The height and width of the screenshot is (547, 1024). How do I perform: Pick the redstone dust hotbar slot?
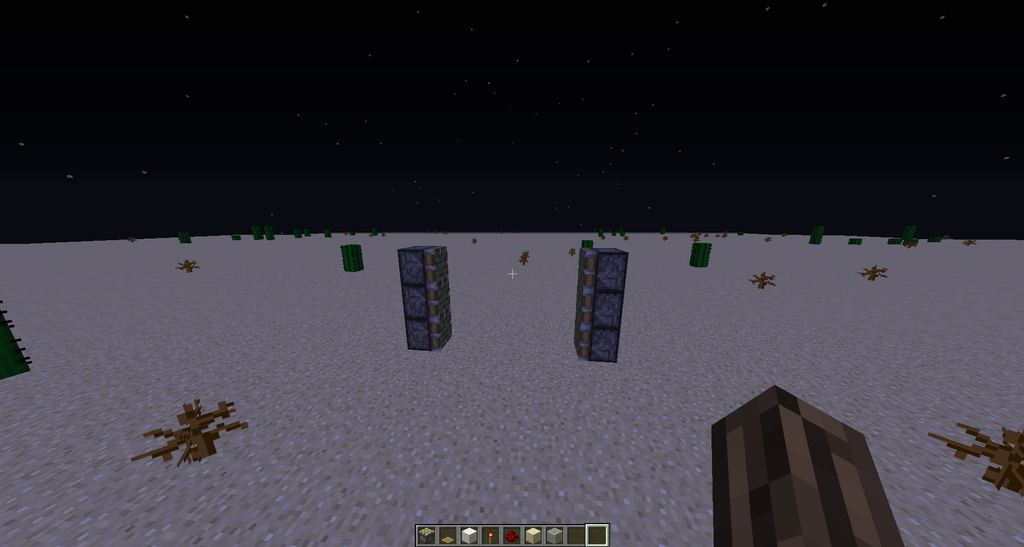(x=512, y=536)
